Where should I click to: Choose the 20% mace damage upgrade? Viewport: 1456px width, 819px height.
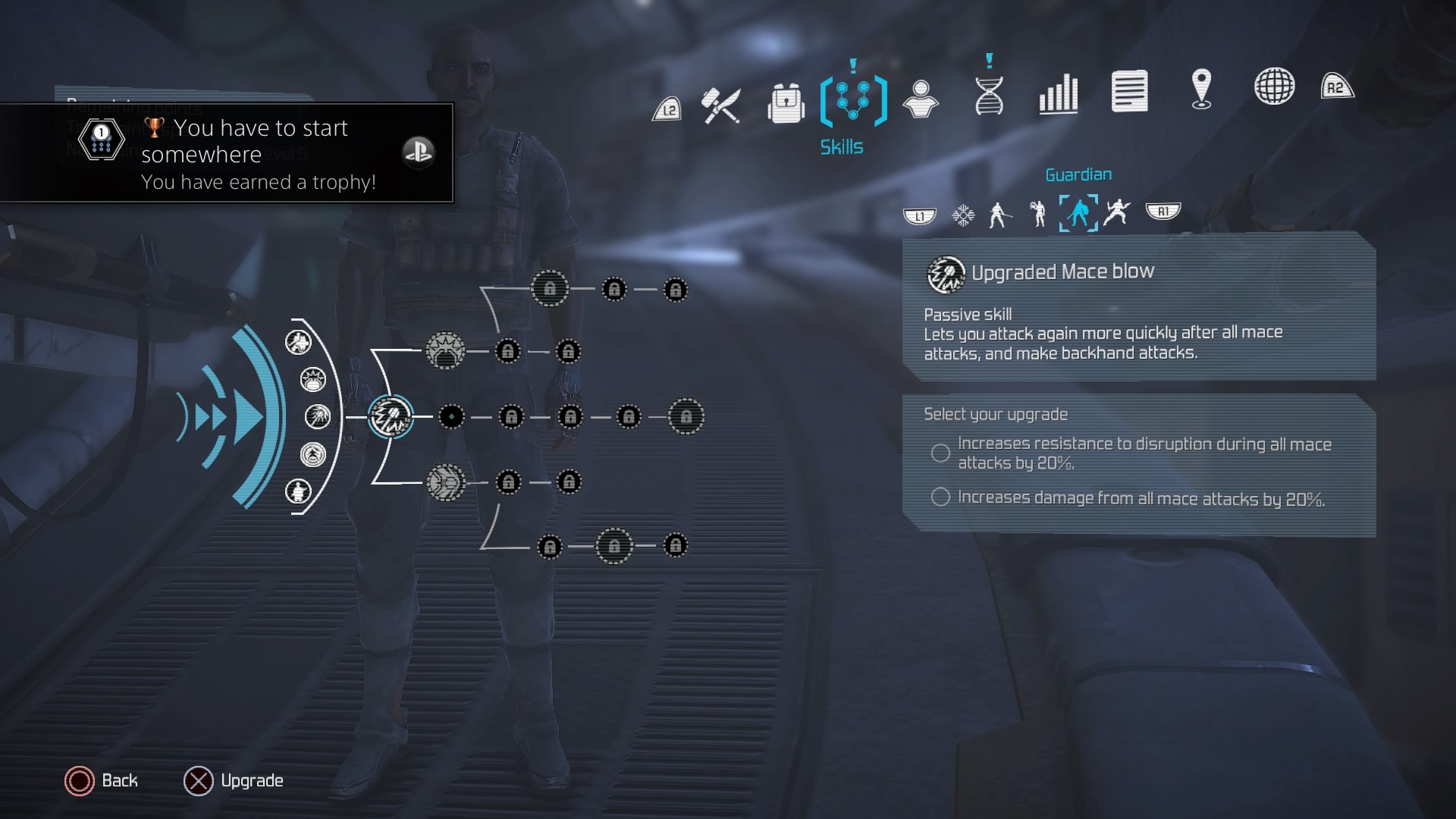[940, 497]
